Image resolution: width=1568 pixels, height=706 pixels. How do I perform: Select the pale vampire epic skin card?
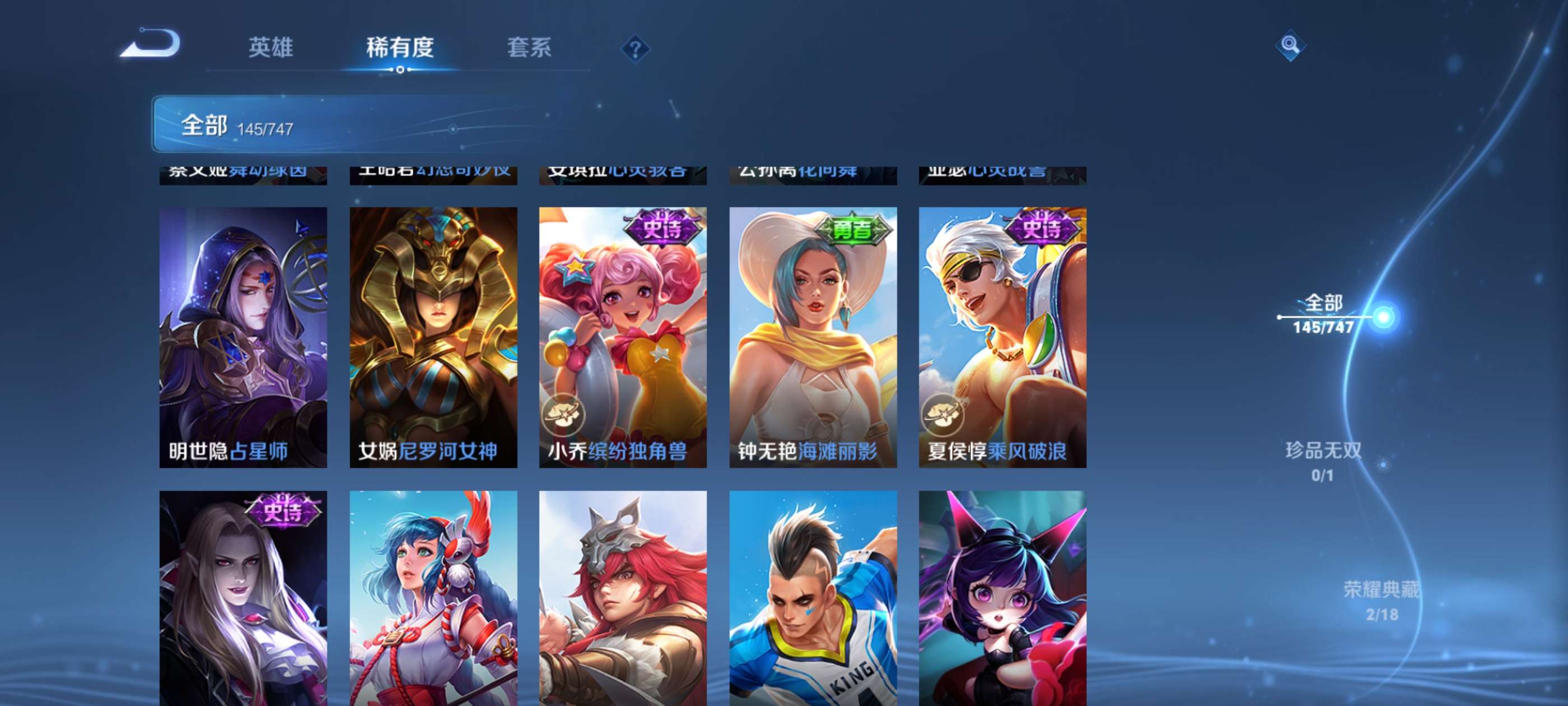pyautogui.click(x=243, y=597)
